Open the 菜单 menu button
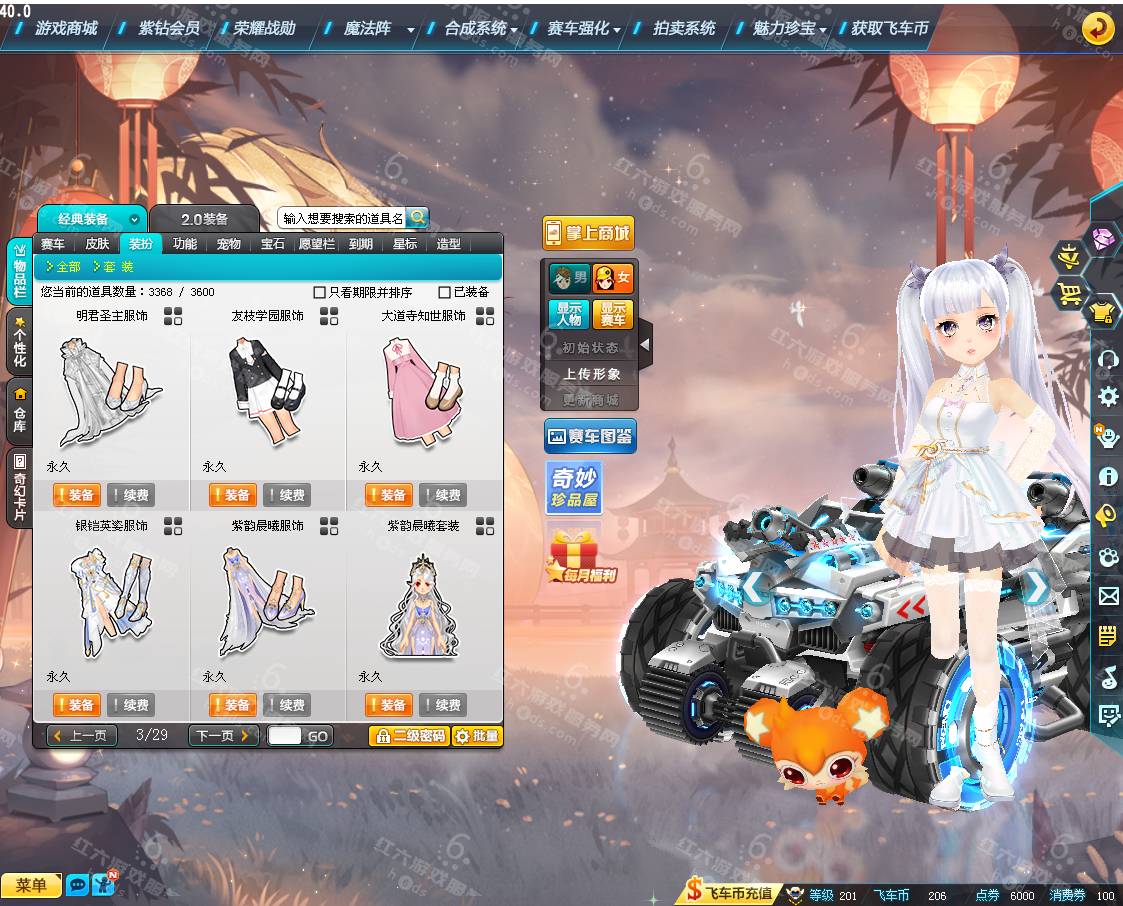Viewport: 1123px width, 906px height. click(31, 885)
